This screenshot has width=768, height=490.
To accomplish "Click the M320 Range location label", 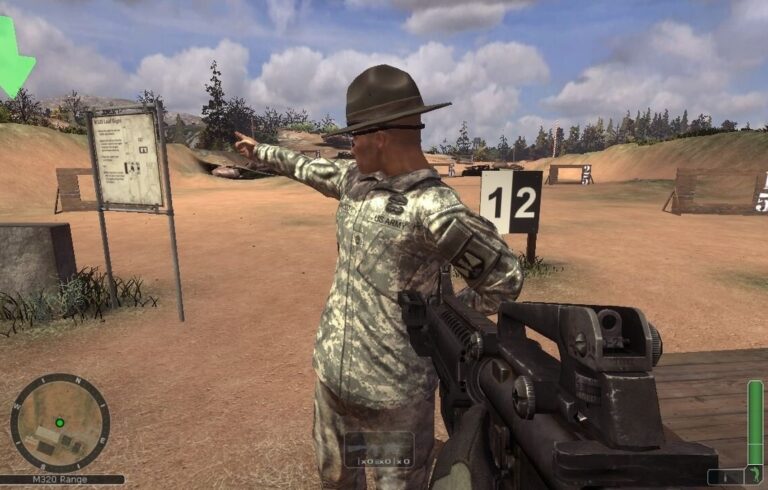I will pos(62,480).
